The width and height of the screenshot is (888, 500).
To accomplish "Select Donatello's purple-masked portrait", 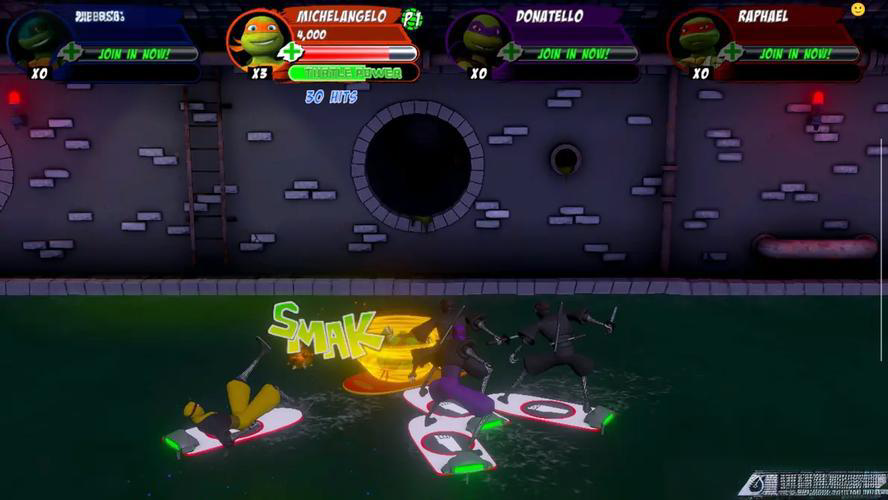I will point(478,40).
